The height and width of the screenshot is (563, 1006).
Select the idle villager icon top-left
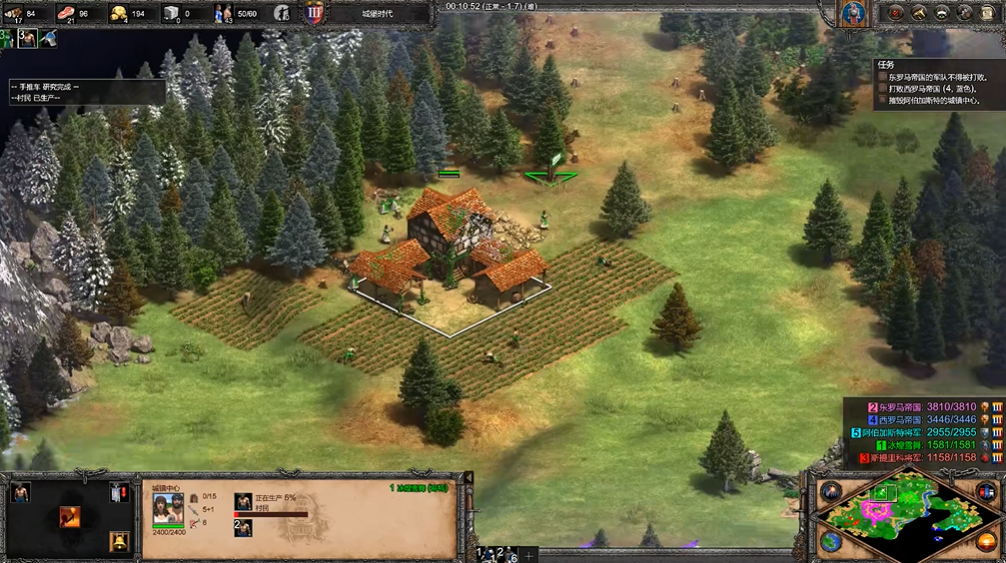click(28, 38)
